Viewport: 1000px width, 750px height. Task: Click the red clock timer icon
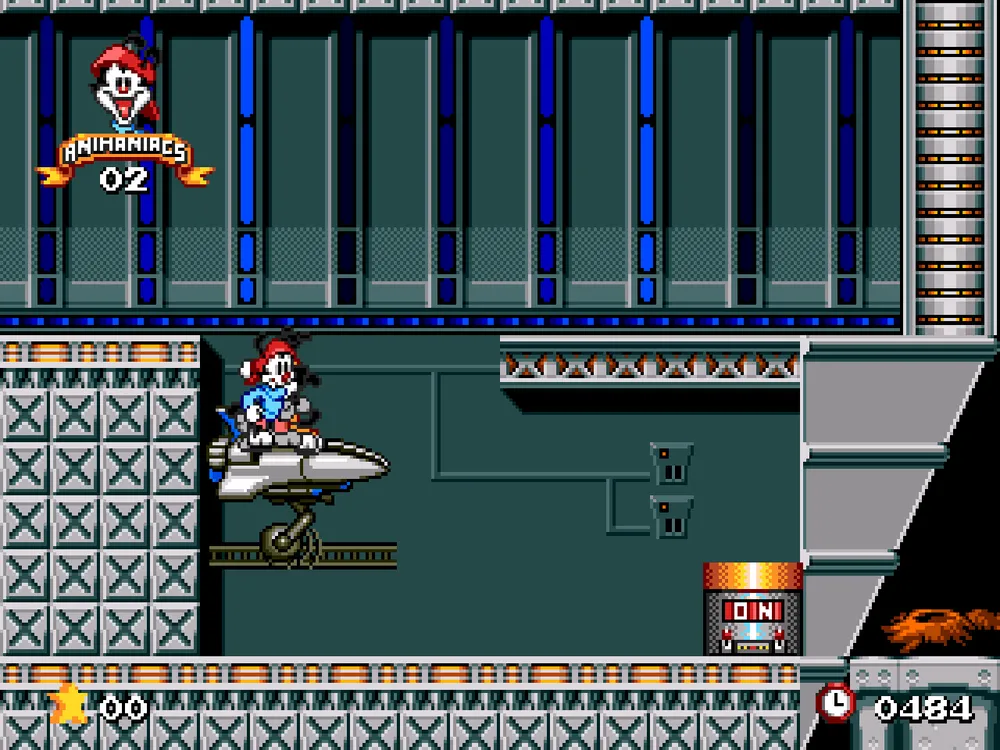click(x=835, y=703)
